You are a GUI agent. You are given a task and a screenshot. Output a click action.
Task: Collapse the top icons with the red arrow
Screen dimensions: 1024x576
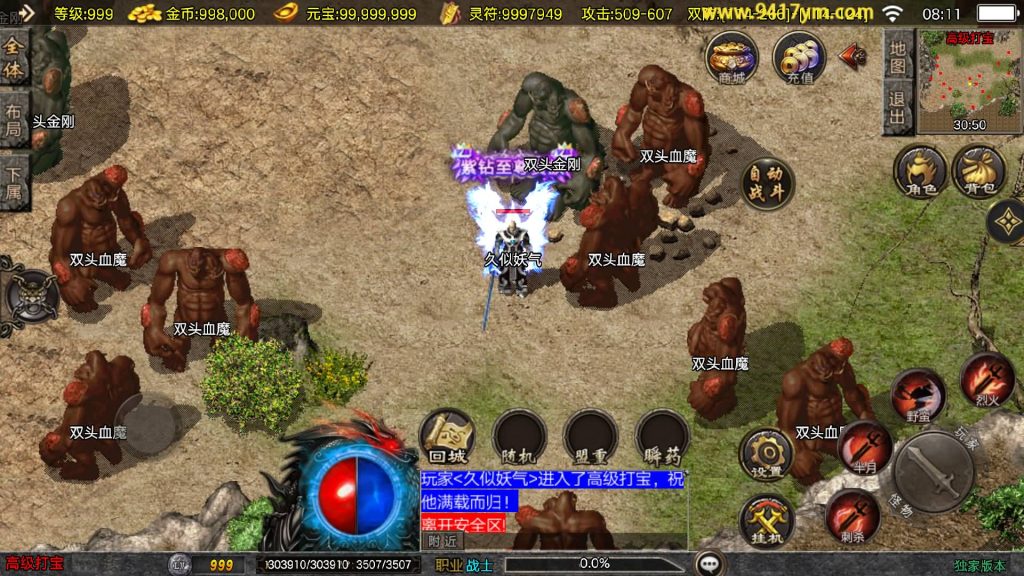[853, 55]
